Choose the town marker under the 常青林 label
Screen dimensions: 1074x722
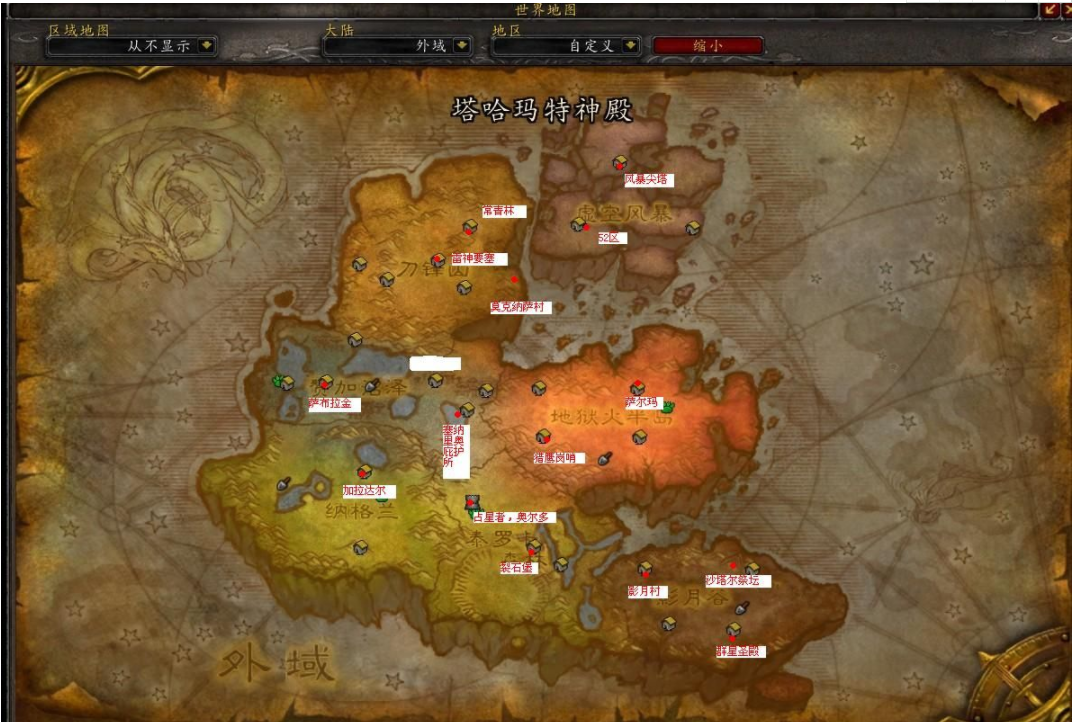tap(470, 227)
